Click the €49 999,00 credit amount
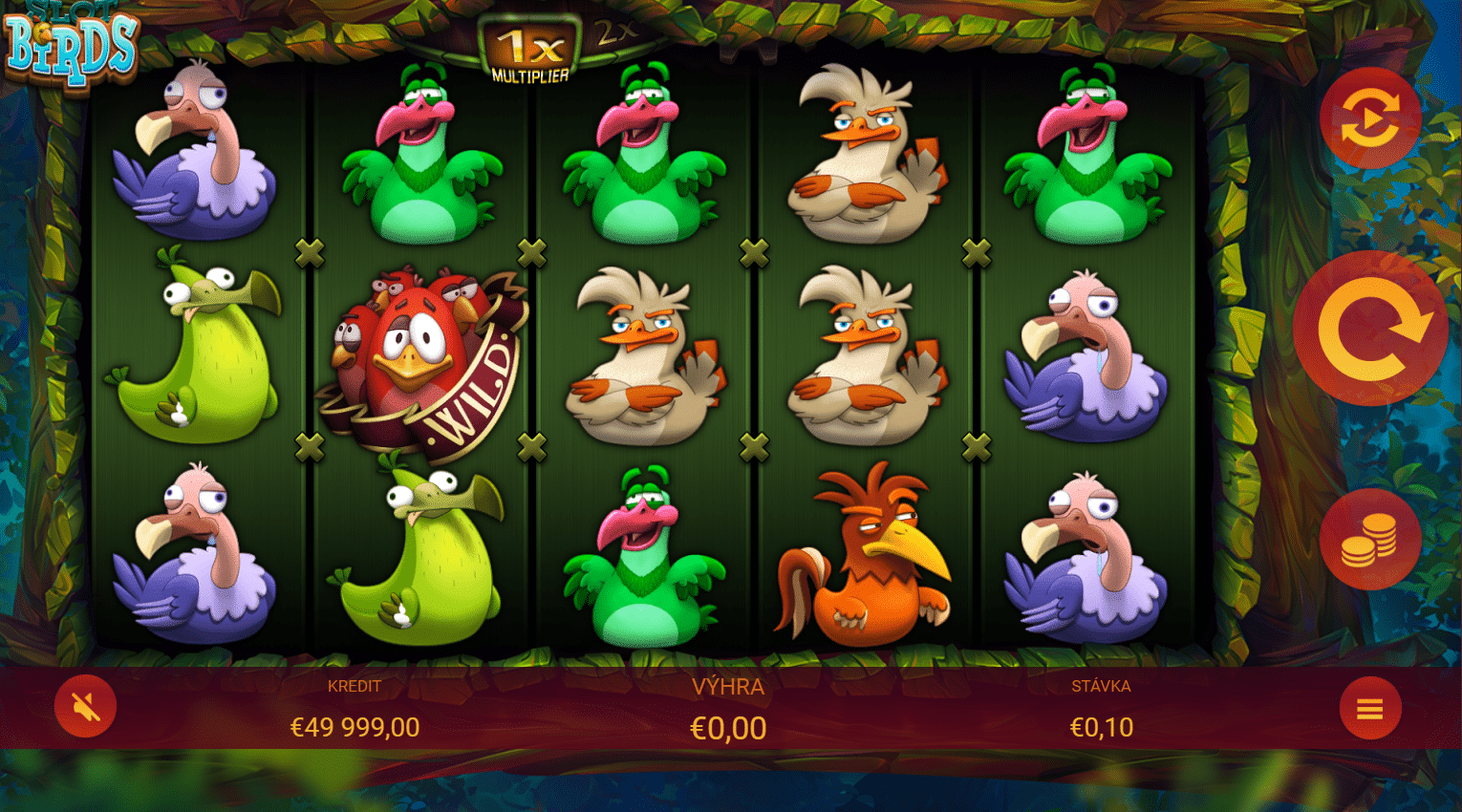The image size is (1462, 812). (x=354, y=726)
